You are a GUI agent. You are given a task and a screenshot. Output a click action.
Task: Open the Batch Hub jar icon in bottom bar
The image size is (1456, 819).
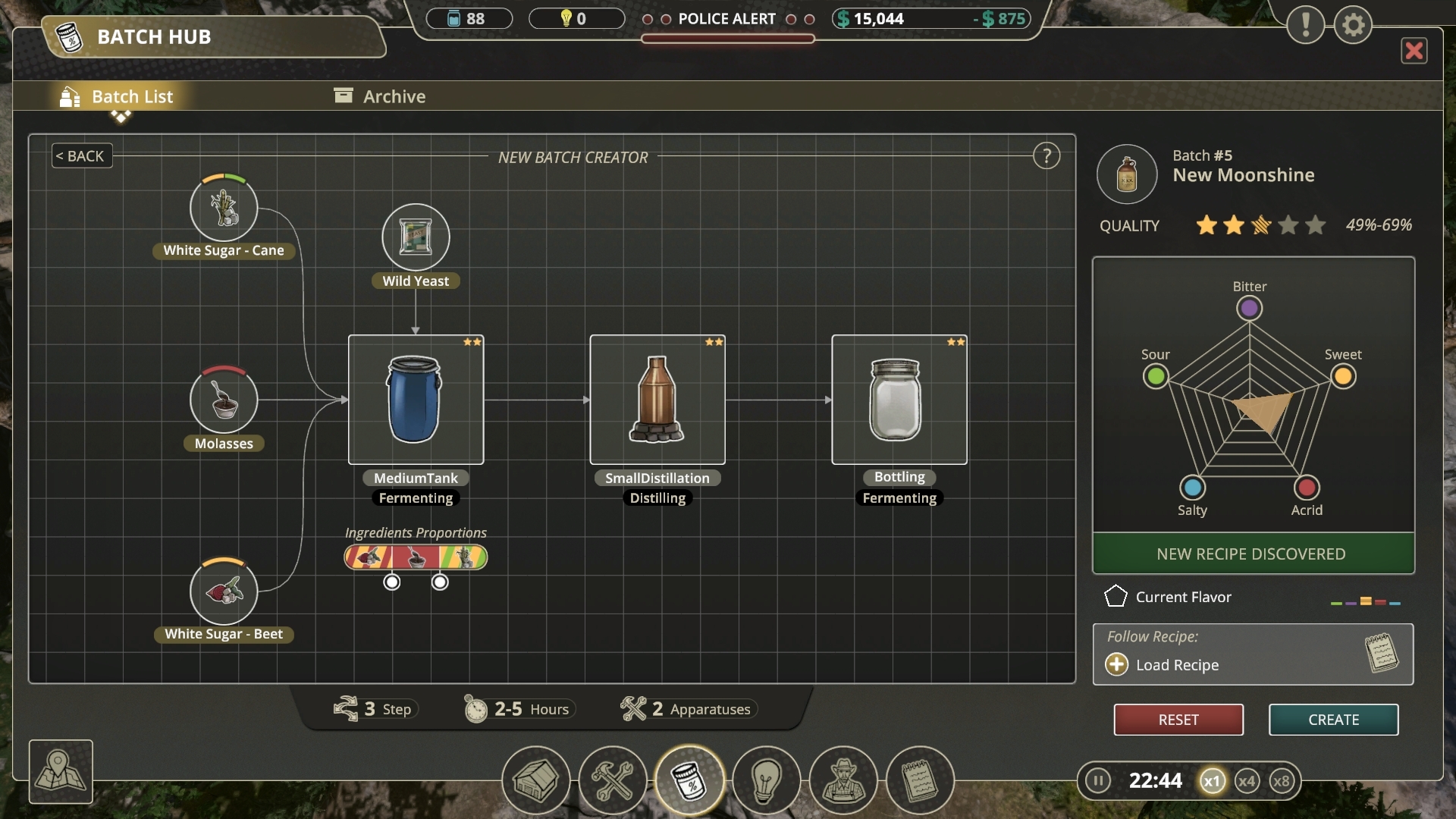[x=690, y=780]
